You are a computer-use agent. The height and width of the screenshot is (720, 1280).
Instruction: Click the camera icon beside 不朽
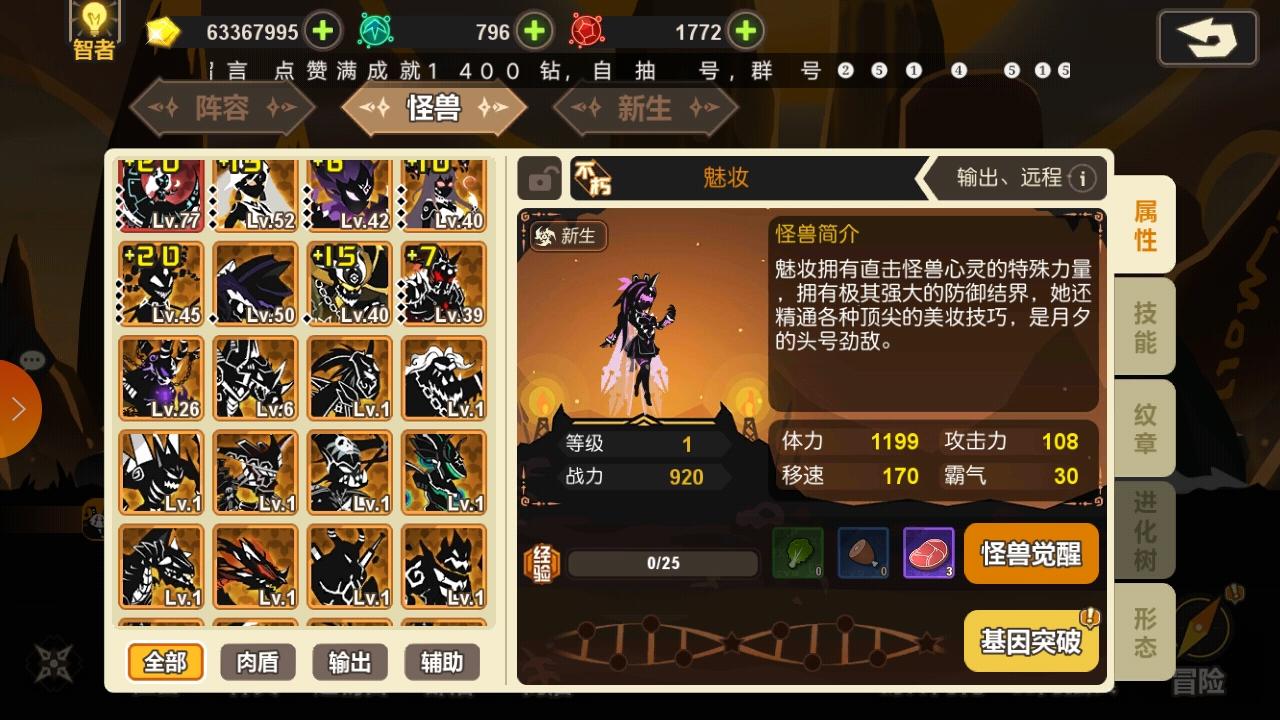tap(541, 178)
